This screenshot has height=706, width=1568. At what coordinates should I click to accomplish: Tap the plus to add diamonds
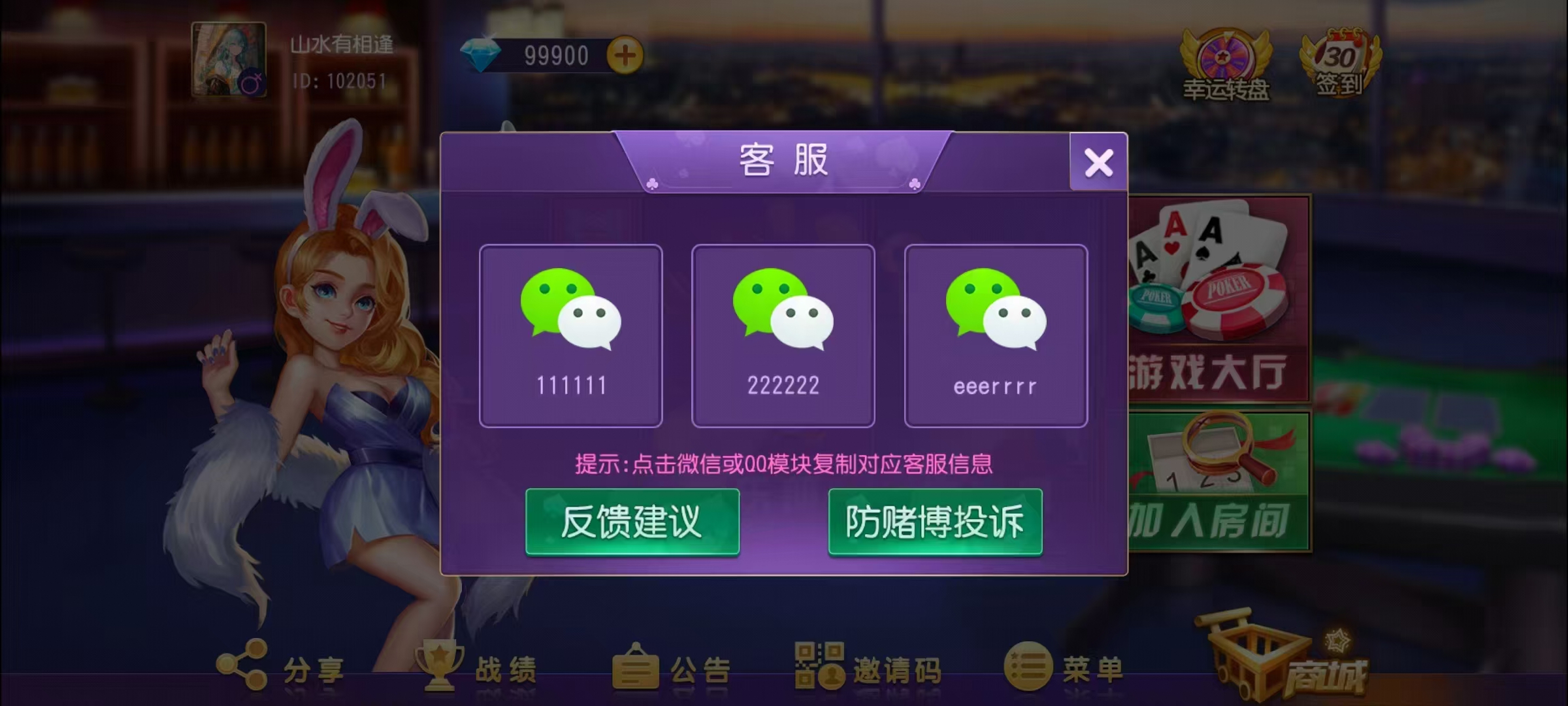pos(625,55)
